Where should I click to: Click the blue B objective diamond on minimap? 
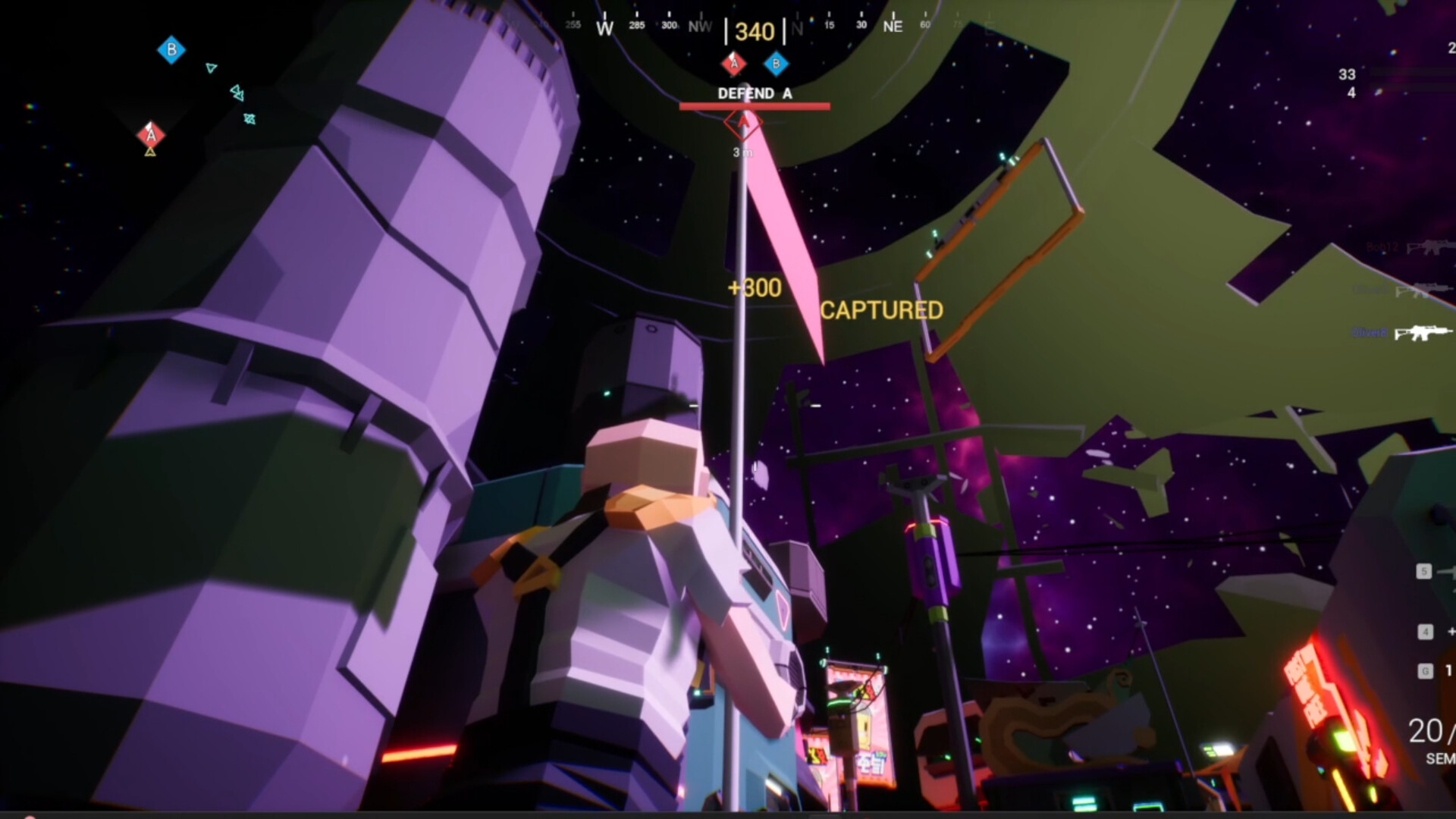(171, 50)
